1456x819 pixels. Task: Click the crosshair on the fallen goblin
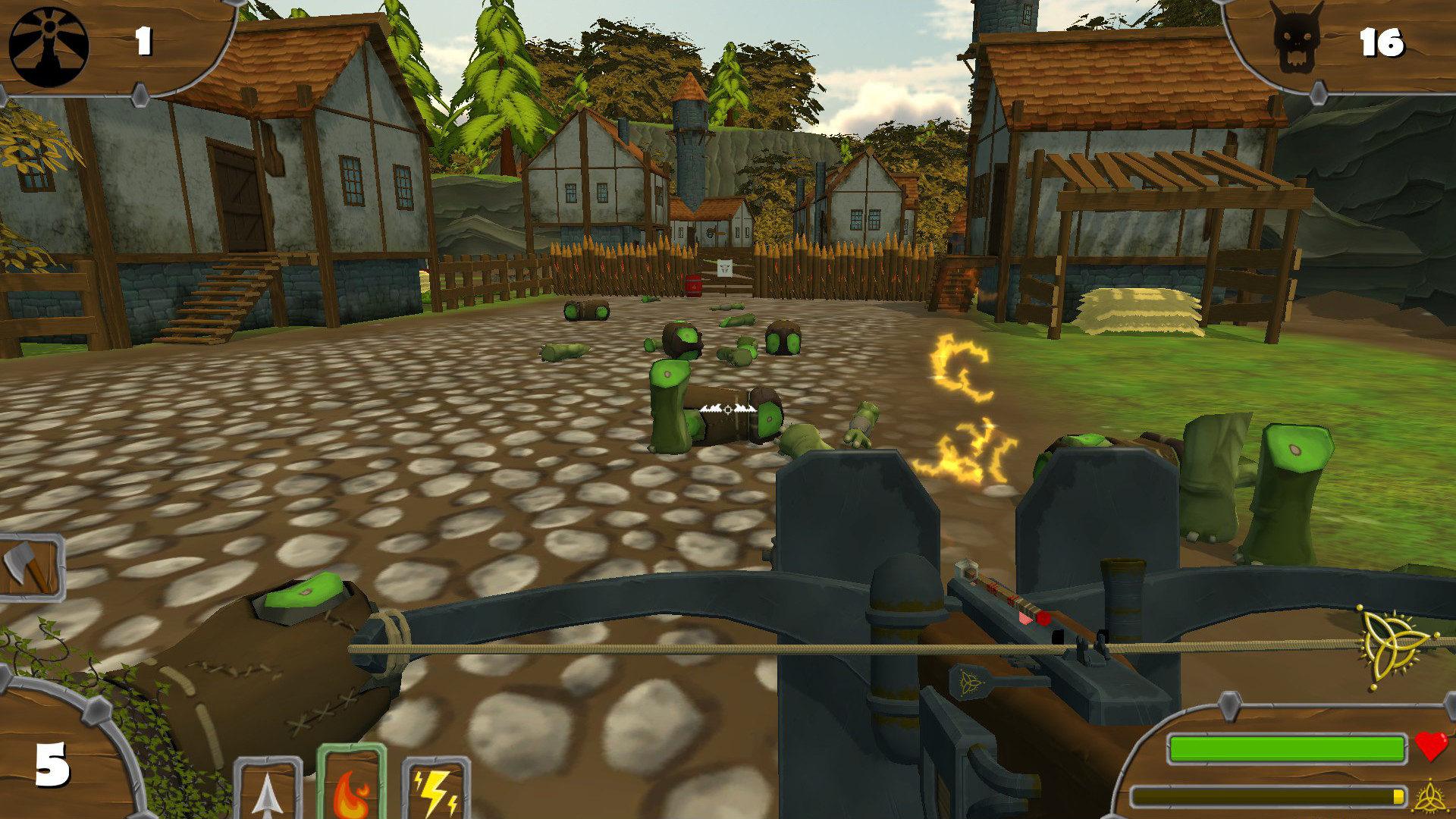tap(726, 408)
